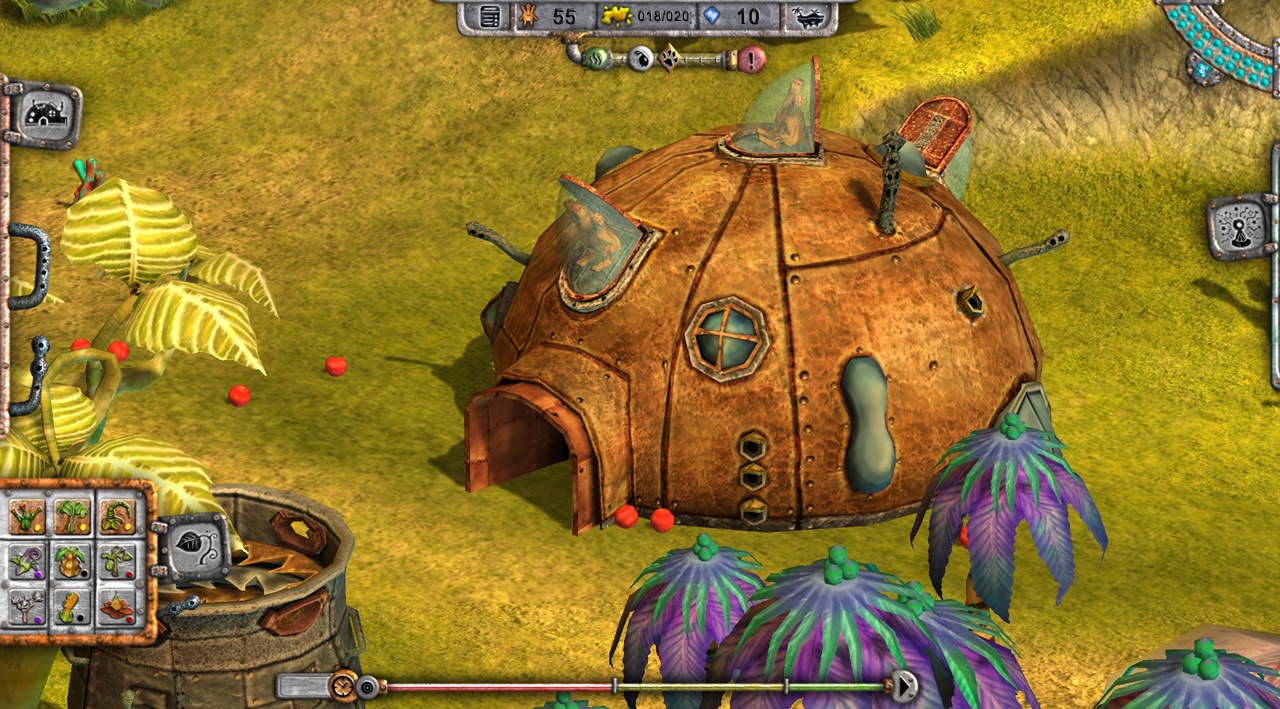Choose the broad green leaf plant tile
Image resolution: width=1280 pixels, height=709 pixels.
pyautogui.click(x=72, y=516)
